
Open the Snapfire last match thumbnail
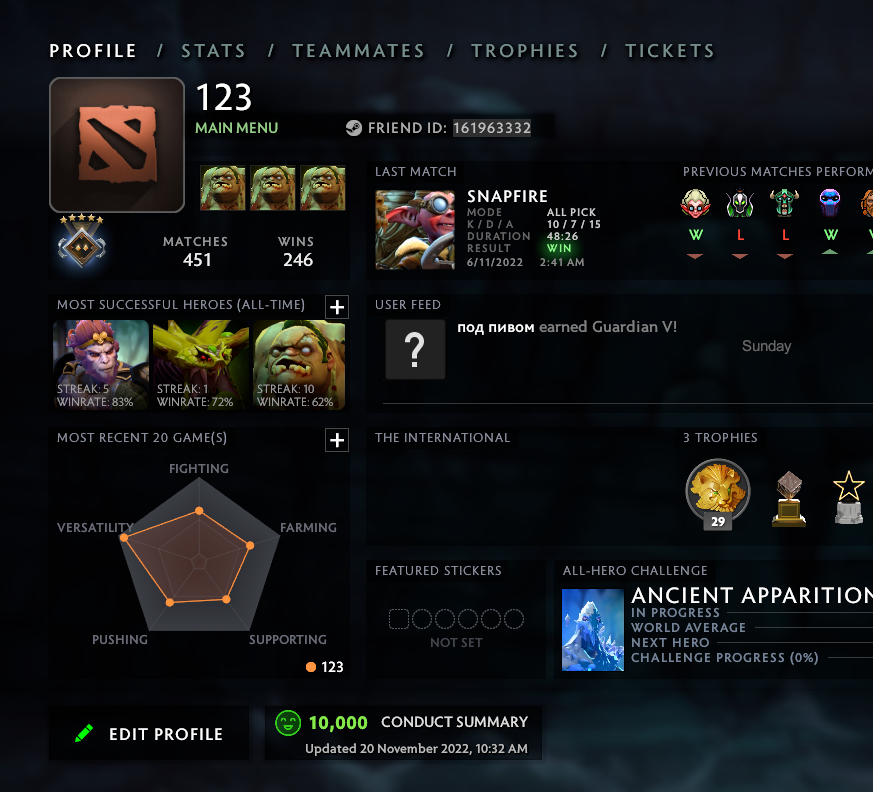point(415,230)
